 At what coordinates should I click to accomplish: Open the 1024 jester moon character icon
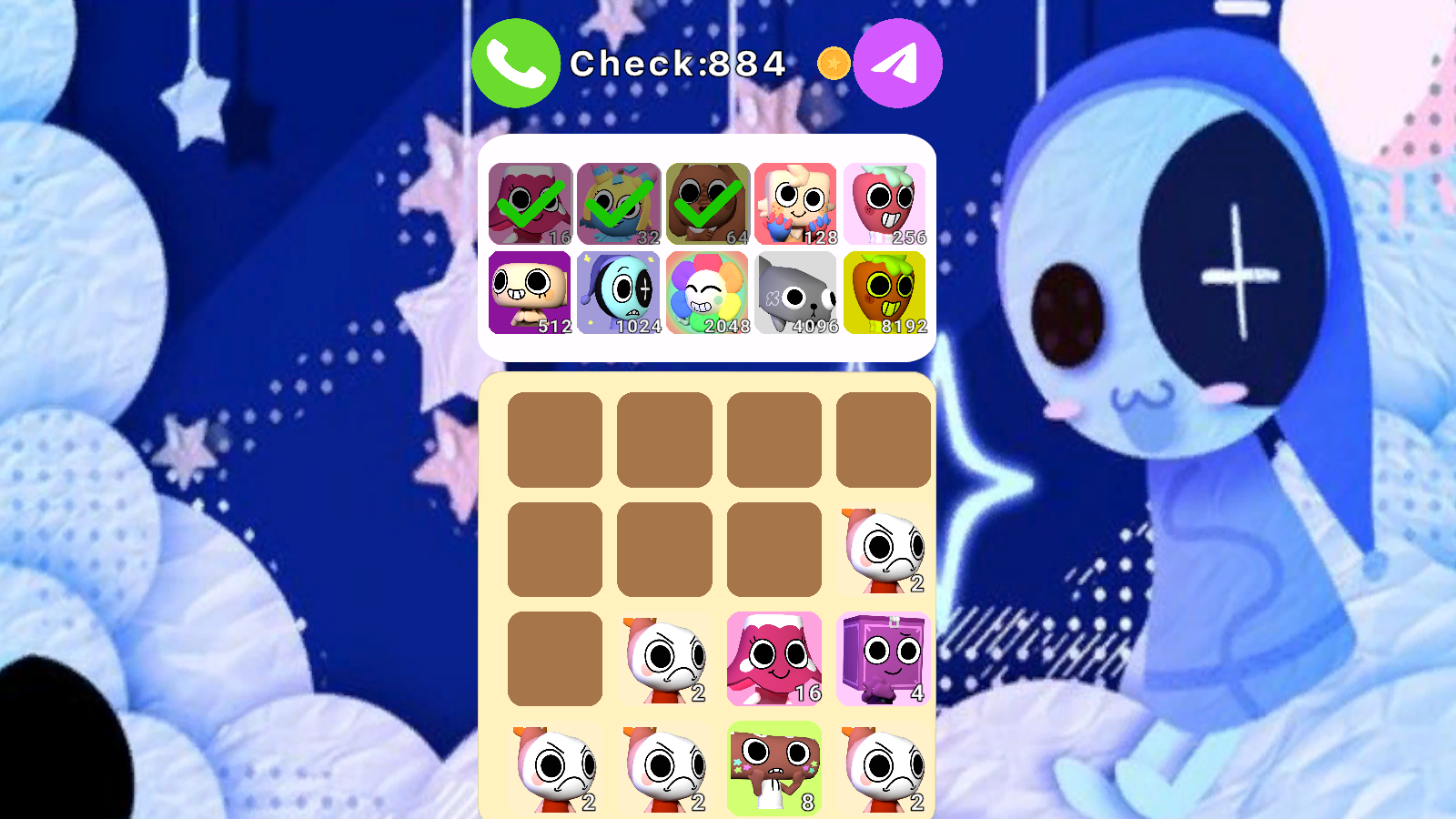tap(618, 293)
